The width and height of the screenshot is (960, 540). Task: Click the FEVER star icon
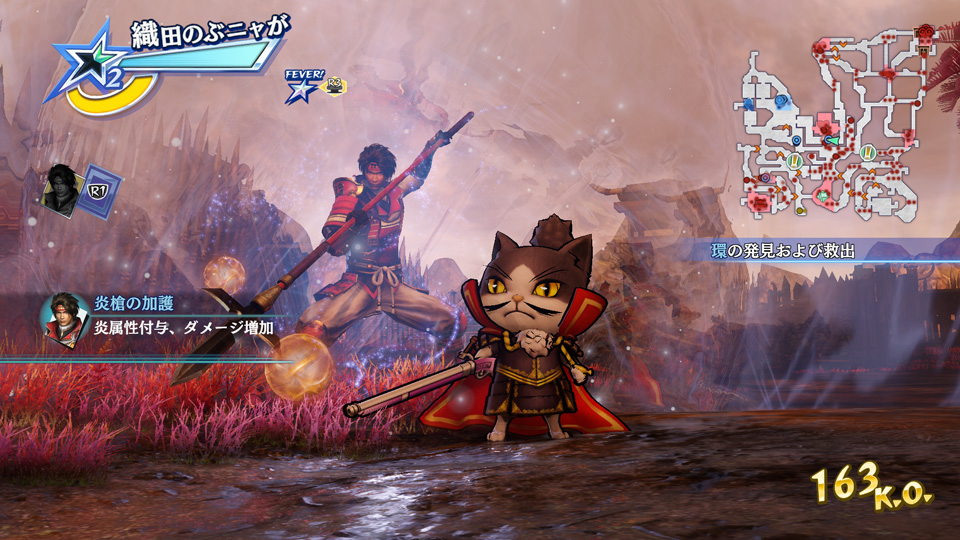pyautogui.click(x=298, y=89)
